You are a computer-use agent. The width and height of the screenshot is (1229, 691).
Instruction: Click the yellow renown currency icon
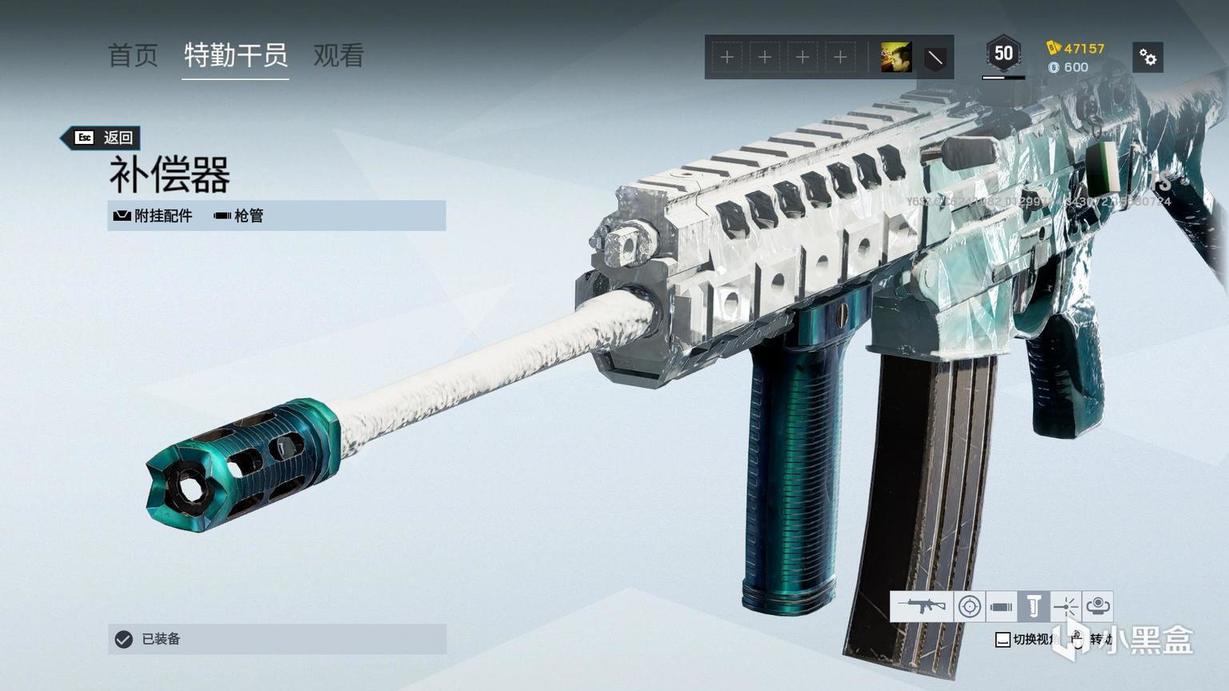(x=1053, y=48)
